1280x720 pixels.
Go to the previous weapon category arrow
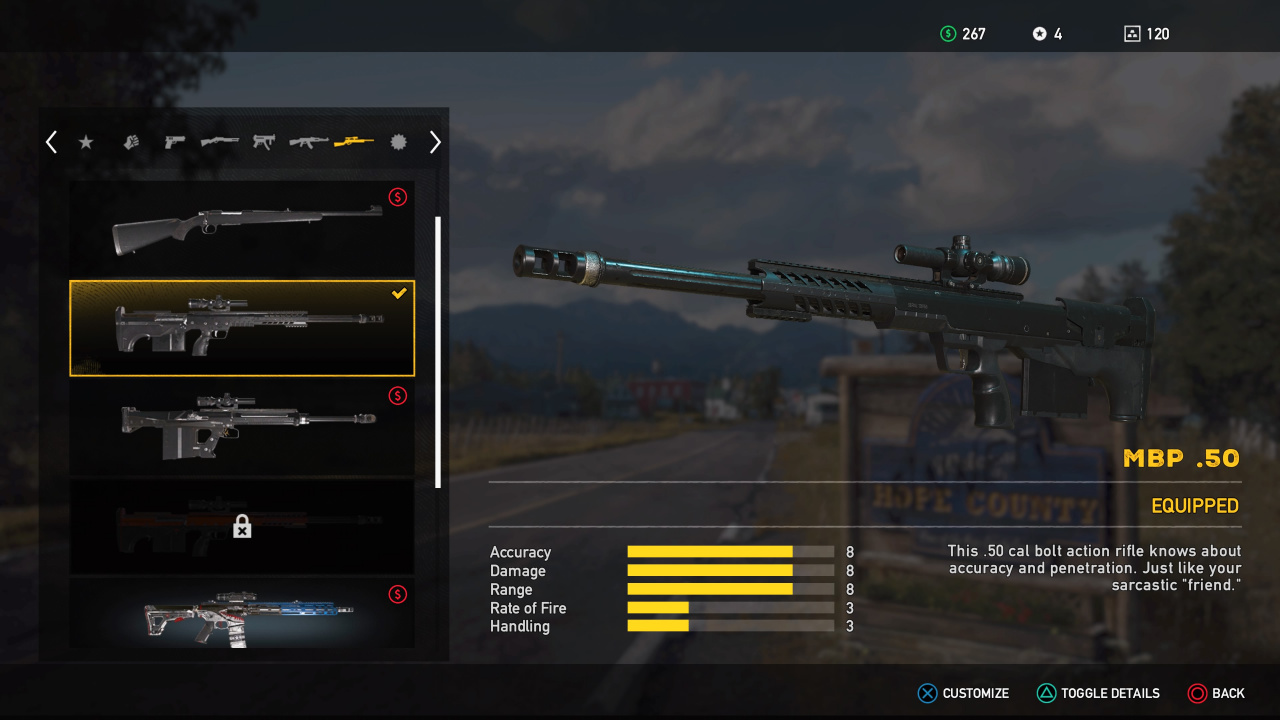click(x=51, y=143)
